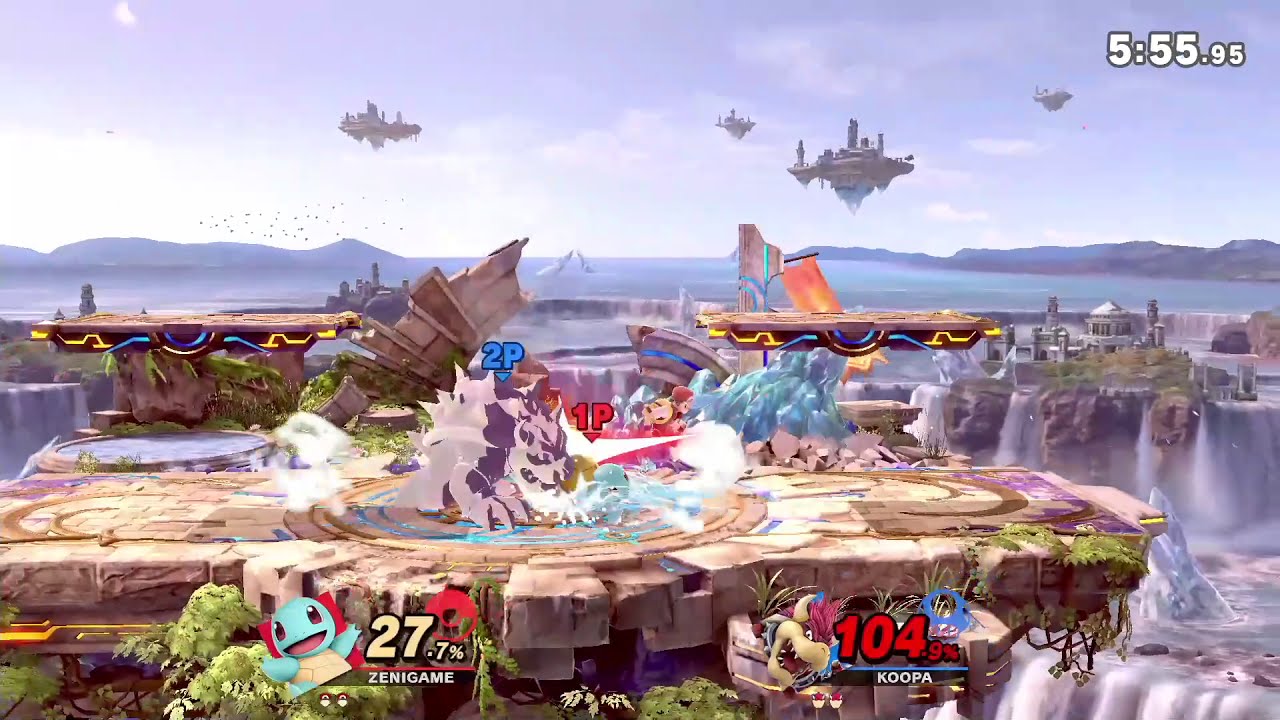This screenshot has width=1280, height=720.
Task: Click Zenigame's first Pokéball stock icon
Action: [x=325, y=699]
